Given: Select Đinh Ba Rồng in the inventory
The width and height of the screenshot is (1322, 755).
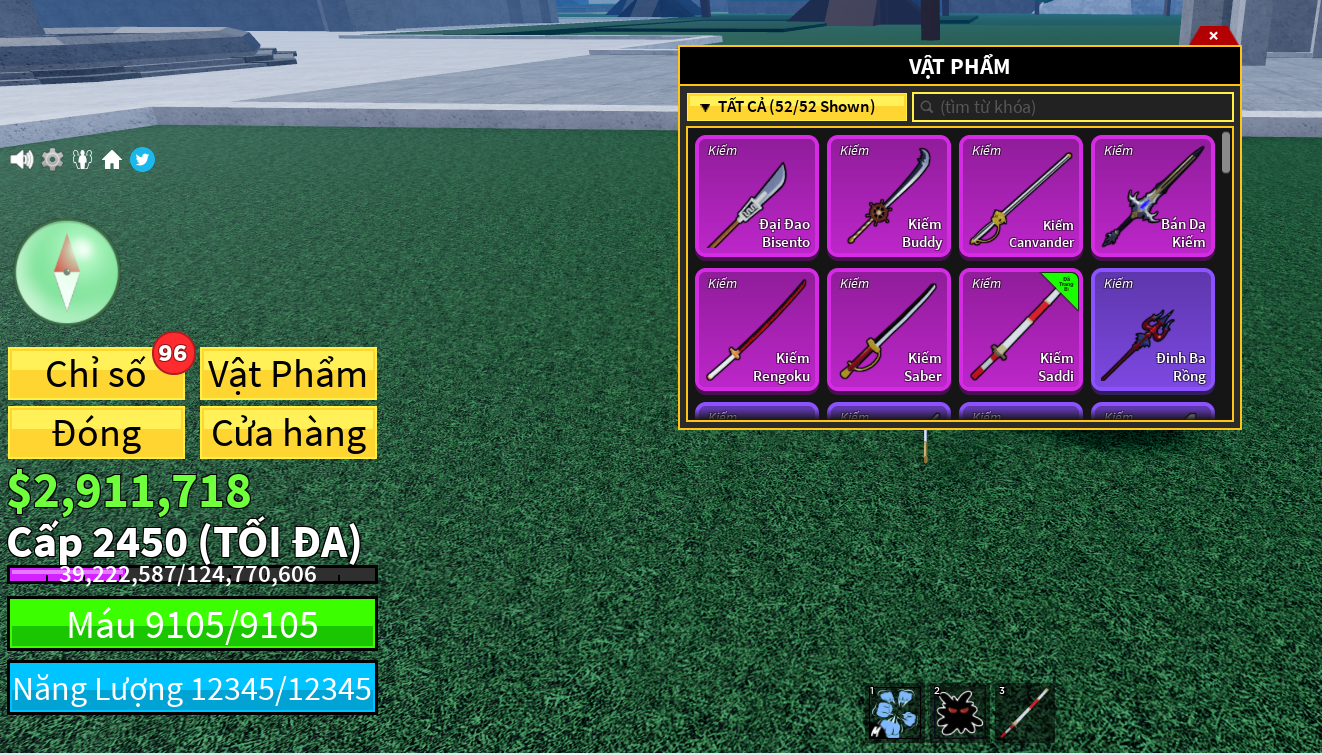Looking at the screenshot, I should coord(1152,330).
